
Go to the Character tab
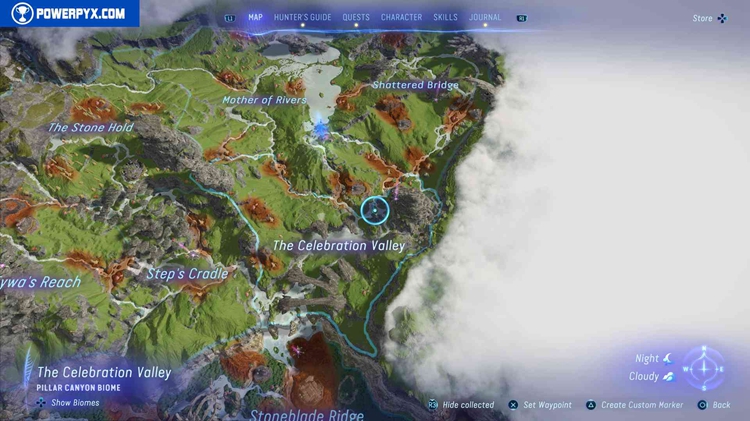point(401,18)
